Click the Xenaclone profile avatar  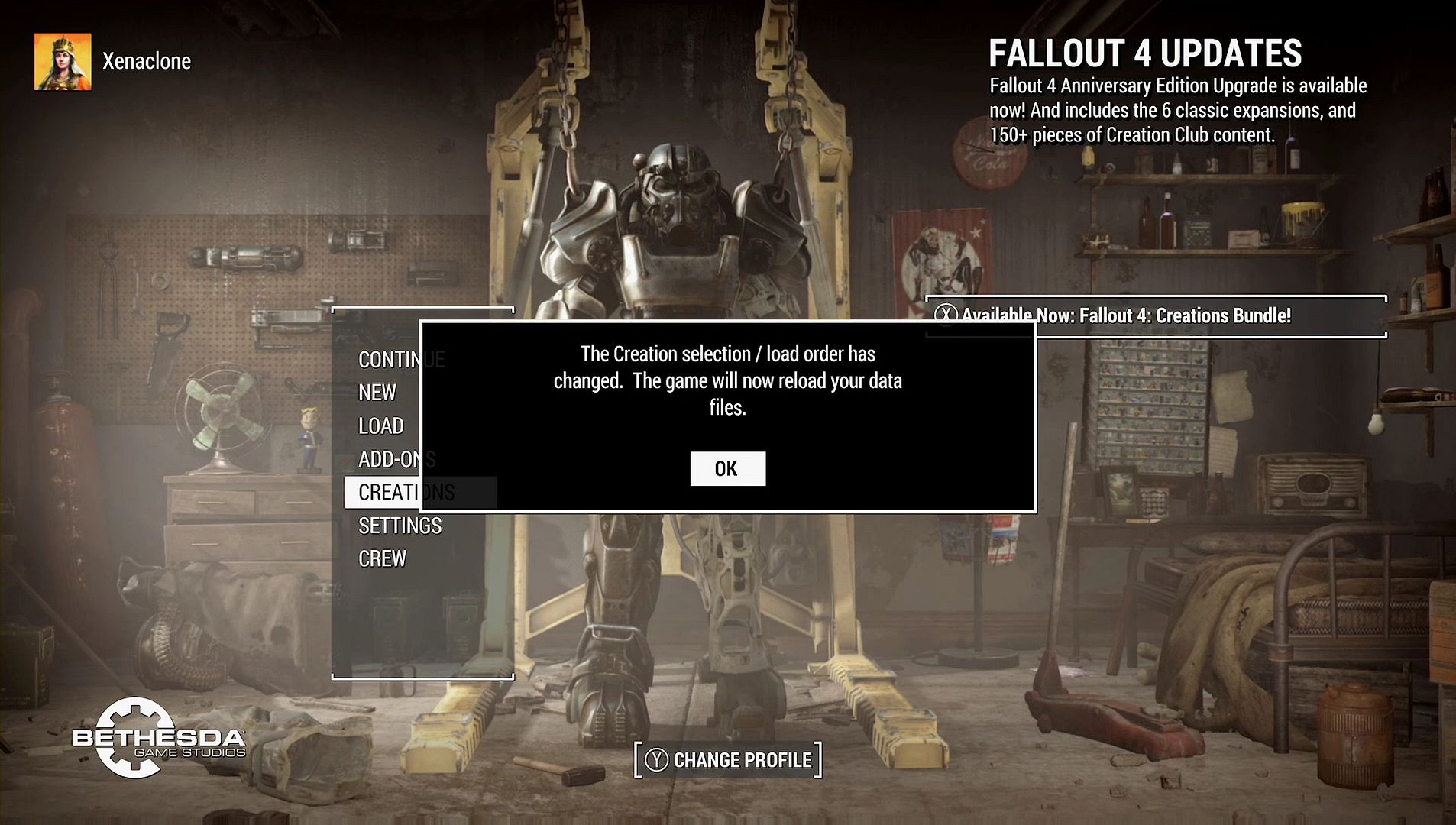pos(63,62)
